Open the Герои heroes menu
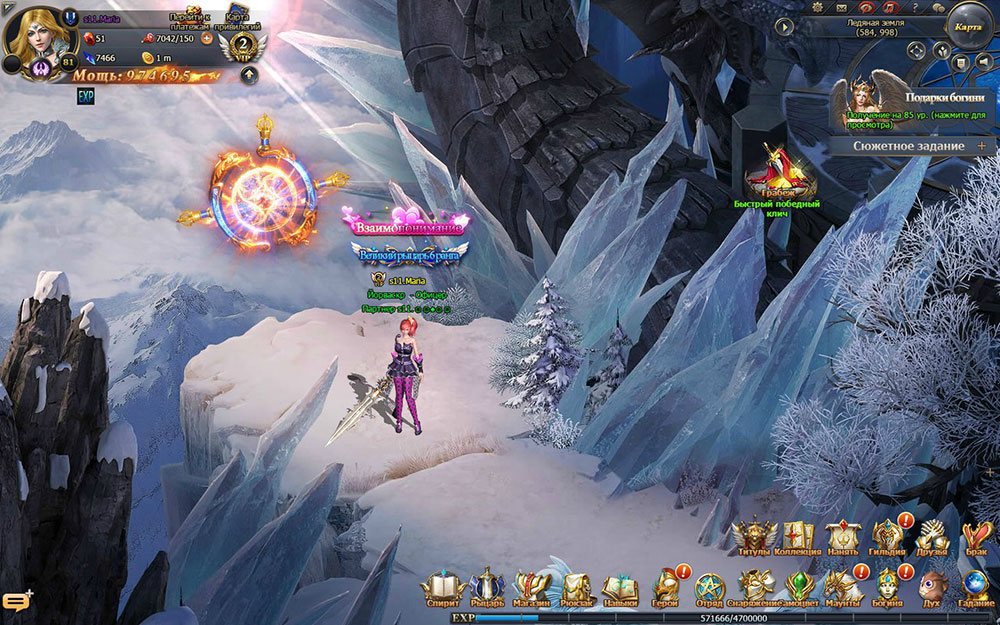Screen dimensions: 1000x625 click(x=665, y=586)
